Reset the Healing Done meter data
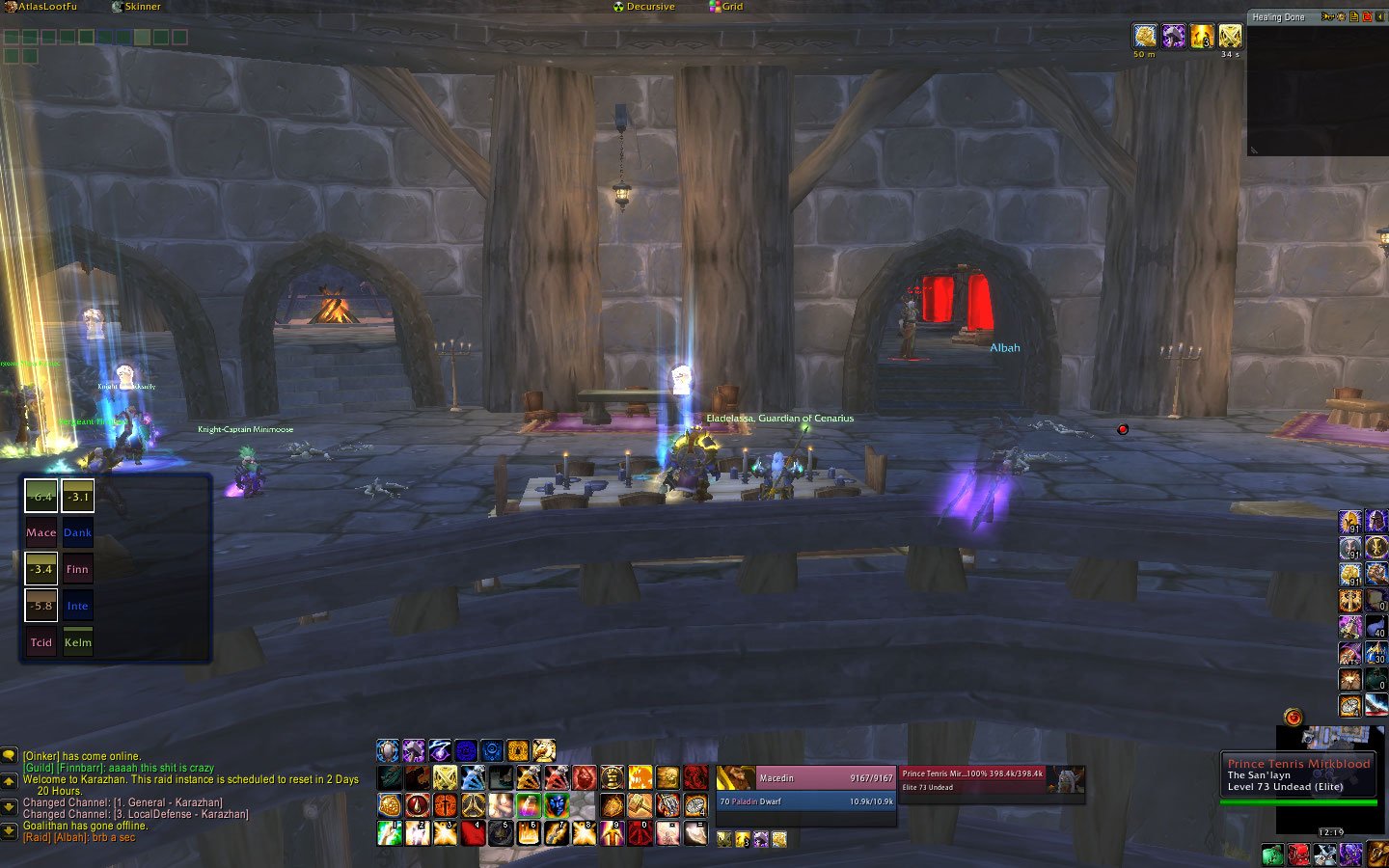 1367,17
